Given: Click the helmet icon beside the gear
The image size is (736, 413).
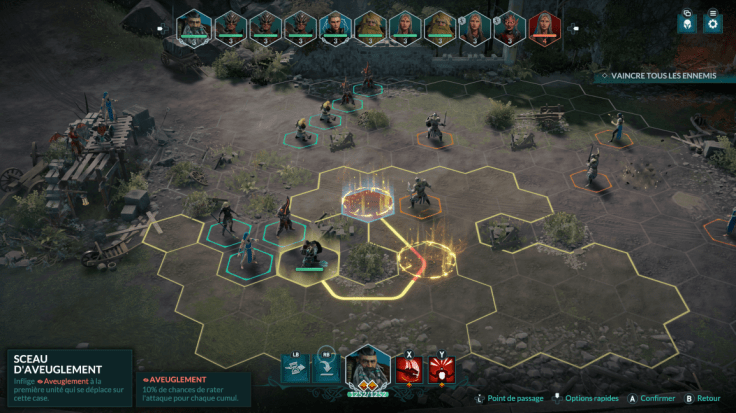Looking at the screenshot, I should pyautogui.click(x=687, y=21).
